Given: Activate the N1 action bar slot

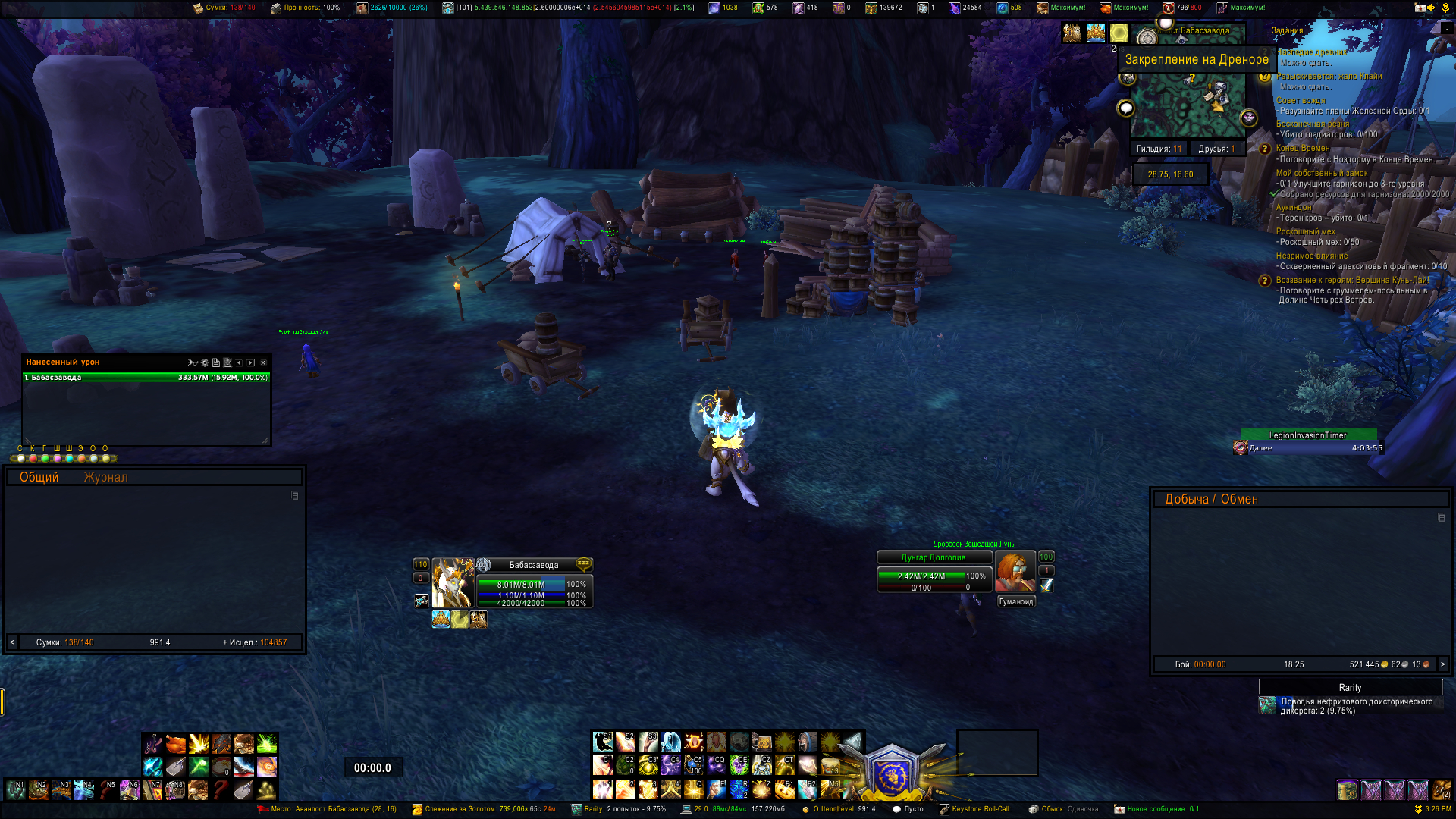Looking at the screenshot, I should coord(15,790).
